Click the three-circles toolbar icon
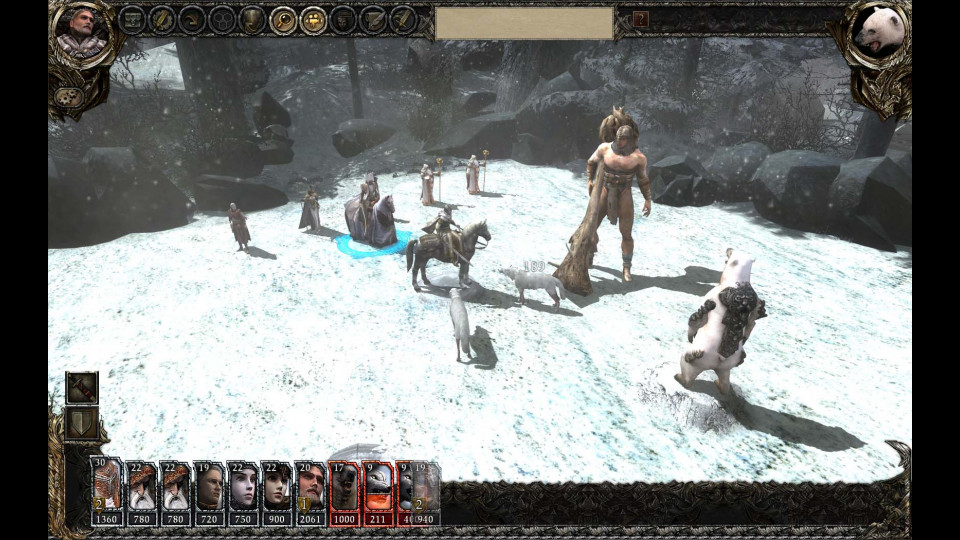 pos(222,19)
